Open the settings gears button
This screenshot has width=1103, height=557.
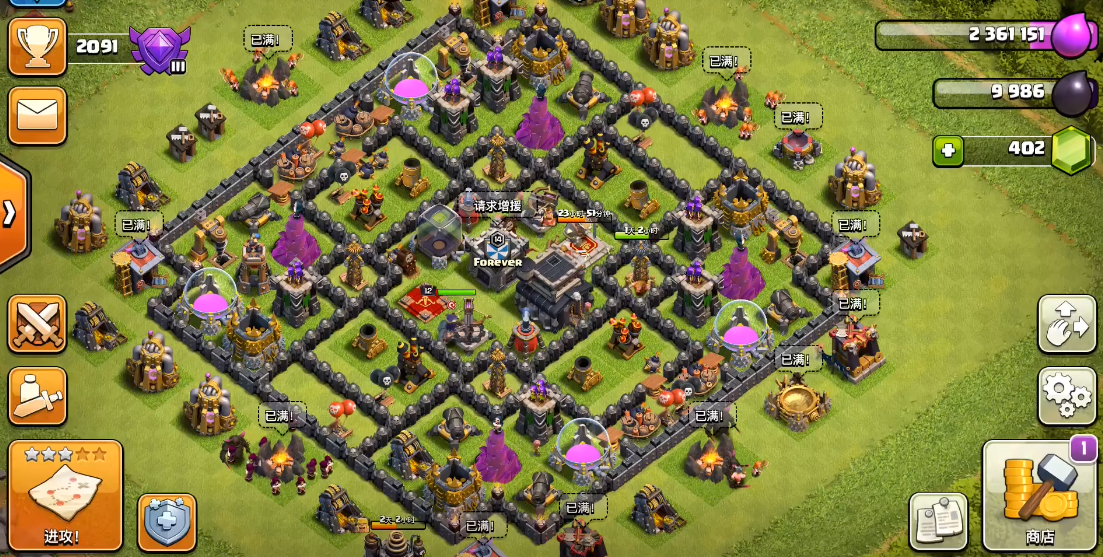[1067, 396]
